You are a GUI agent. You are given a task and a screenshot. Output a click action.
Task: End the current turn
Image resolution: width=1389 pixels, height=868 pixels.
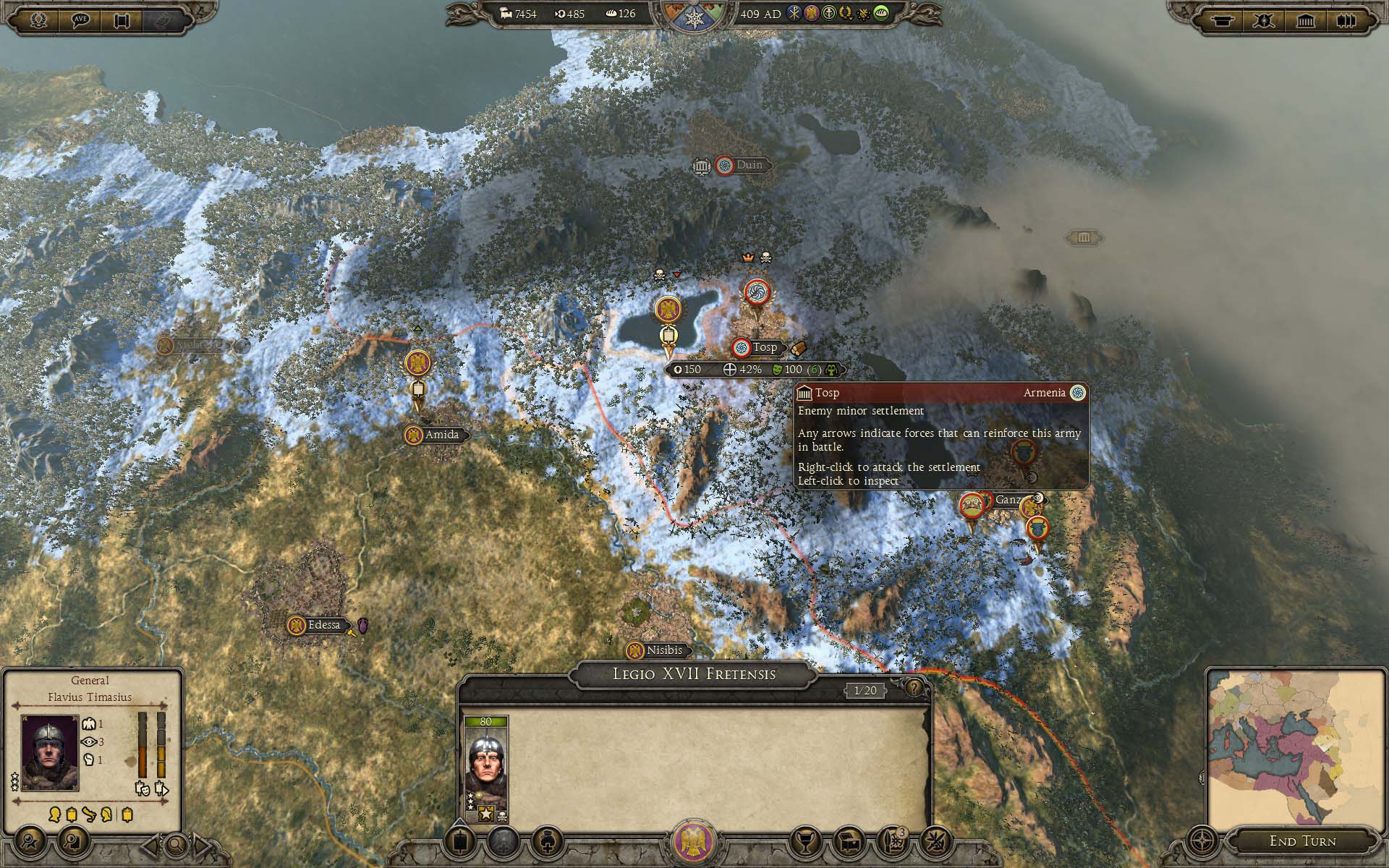pyautogui.click(x=1302, y=841)
